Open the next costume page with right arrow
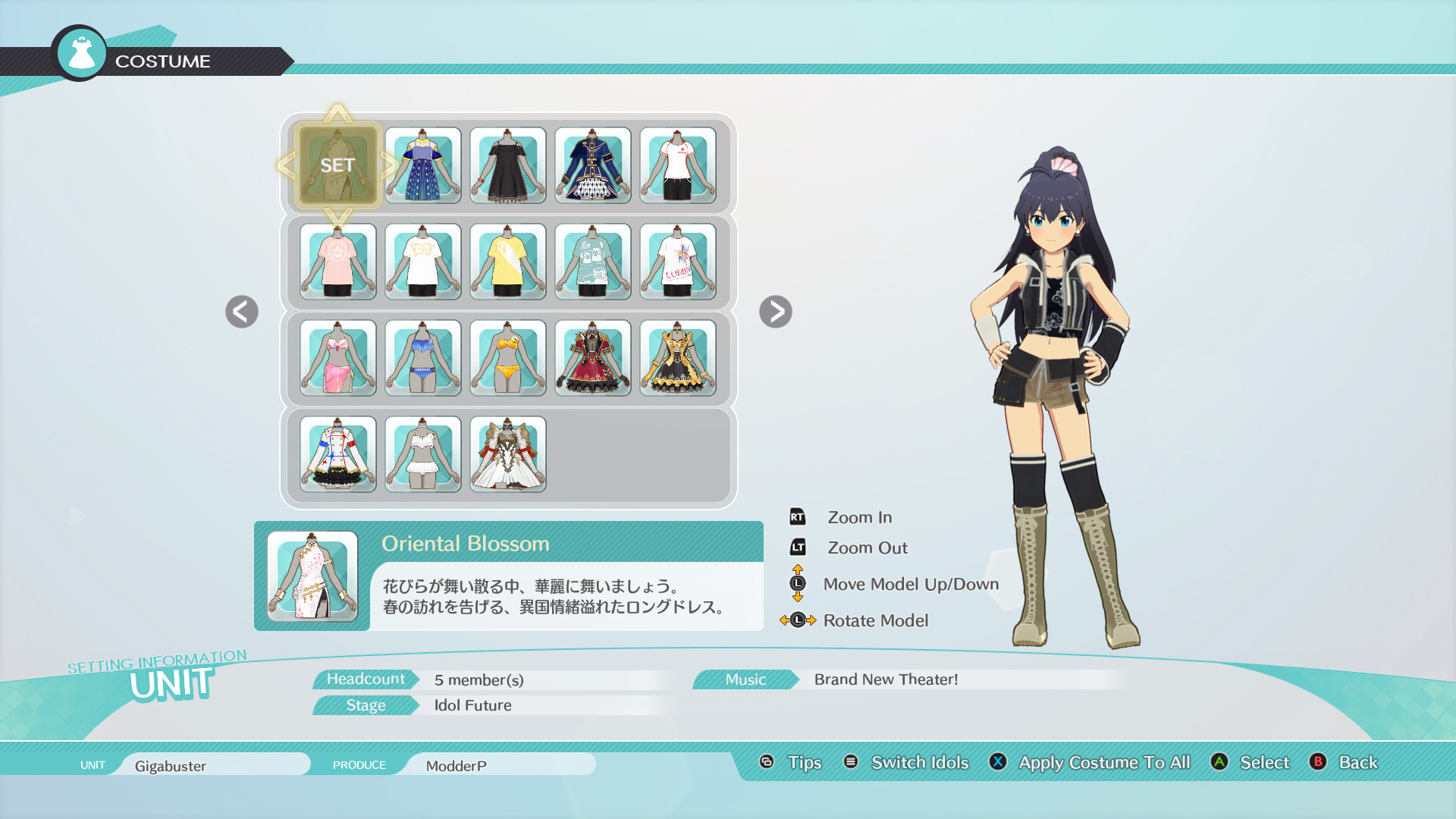 pyautogui.click(x=775, y=312)
